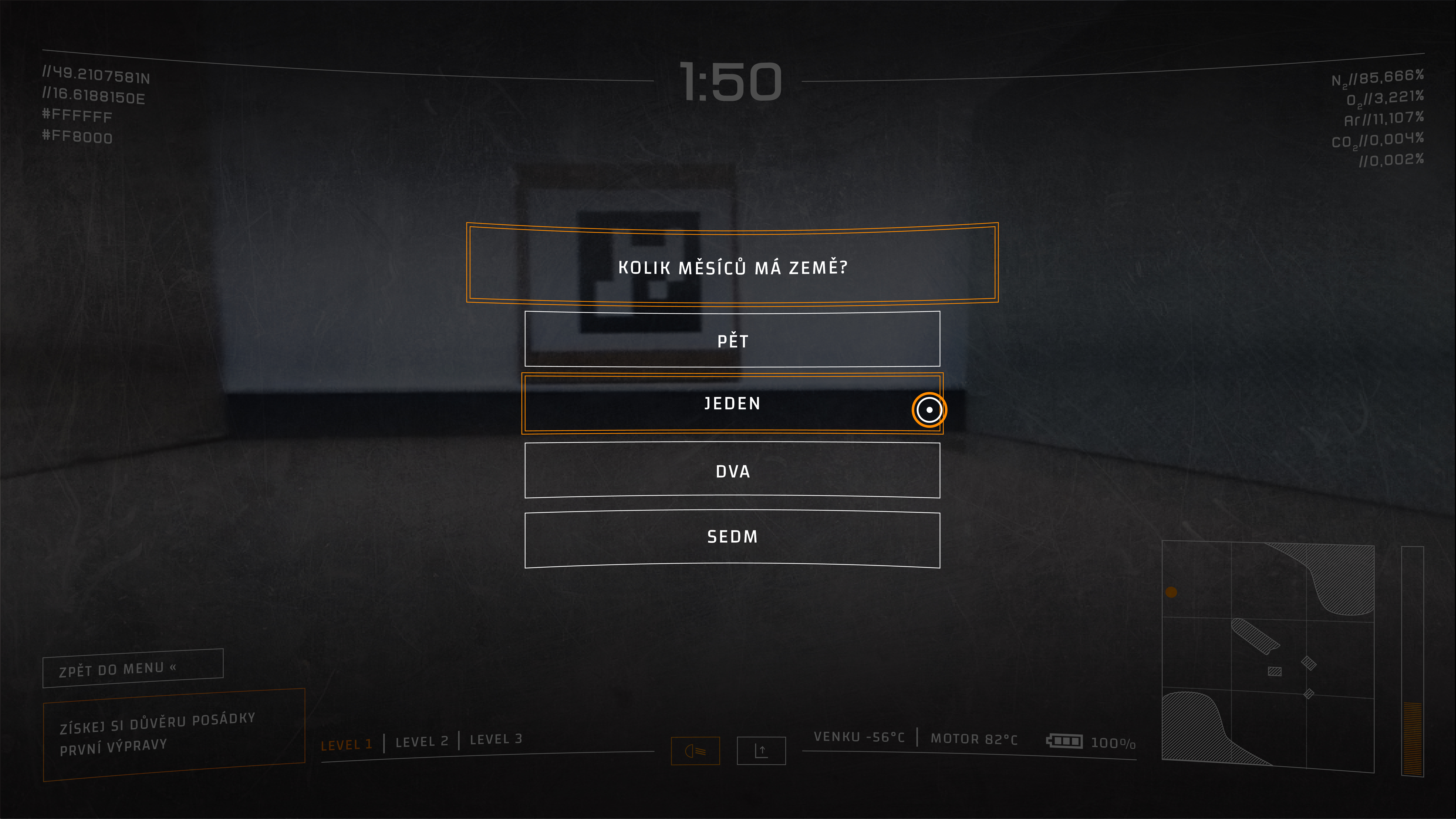Image resolution: width=1456 pixels, height=819 pixels.
Task: Toggle the headlight icon button
Action: (x=695, y=751)
